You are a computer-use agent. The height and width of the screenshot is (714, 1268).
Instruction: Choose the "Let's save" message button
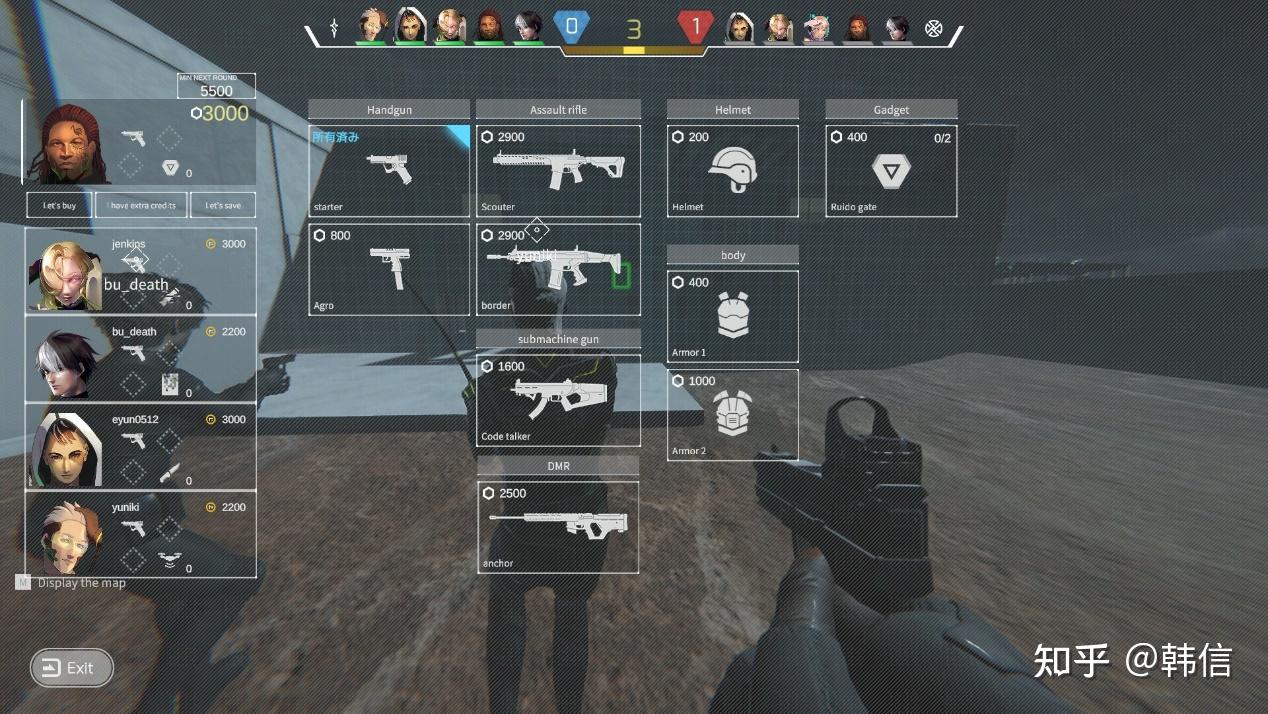tap(223, 205)
